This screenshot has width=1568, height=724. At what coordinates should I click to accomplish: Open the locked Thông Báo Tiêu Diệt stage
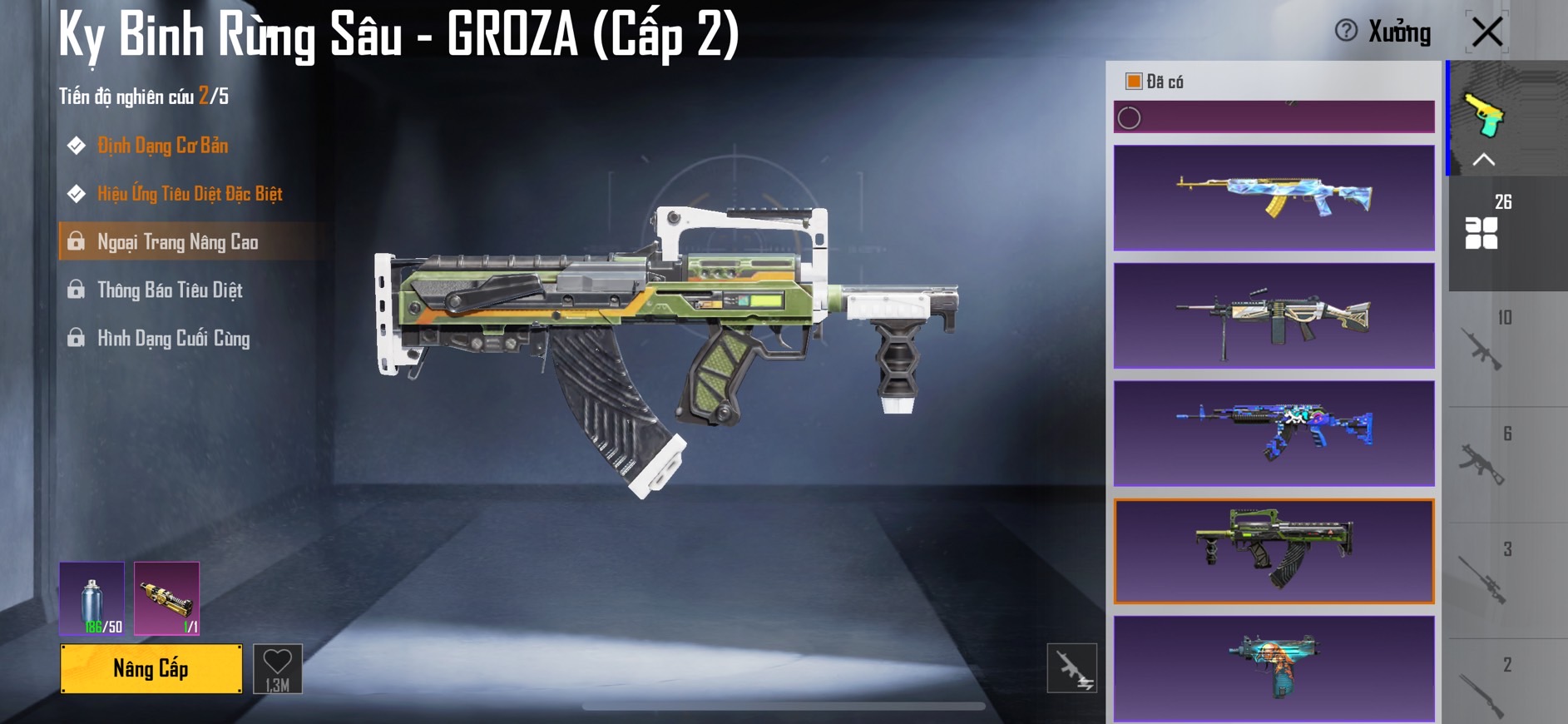170,290
